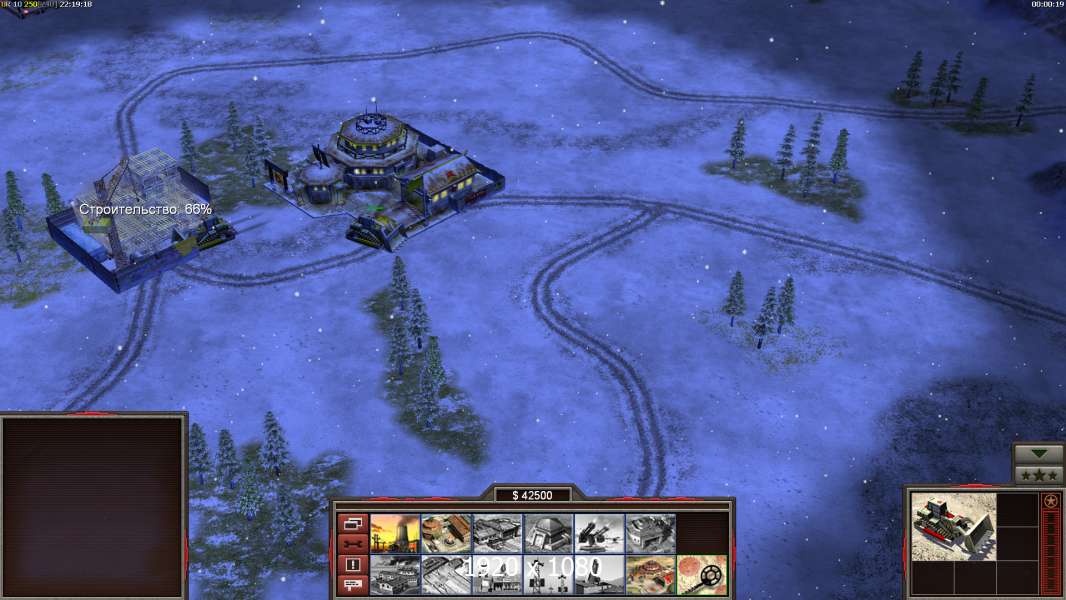Choose the barracks build icon
This screenshot has width=1066, height=600.
click(497, 534)
